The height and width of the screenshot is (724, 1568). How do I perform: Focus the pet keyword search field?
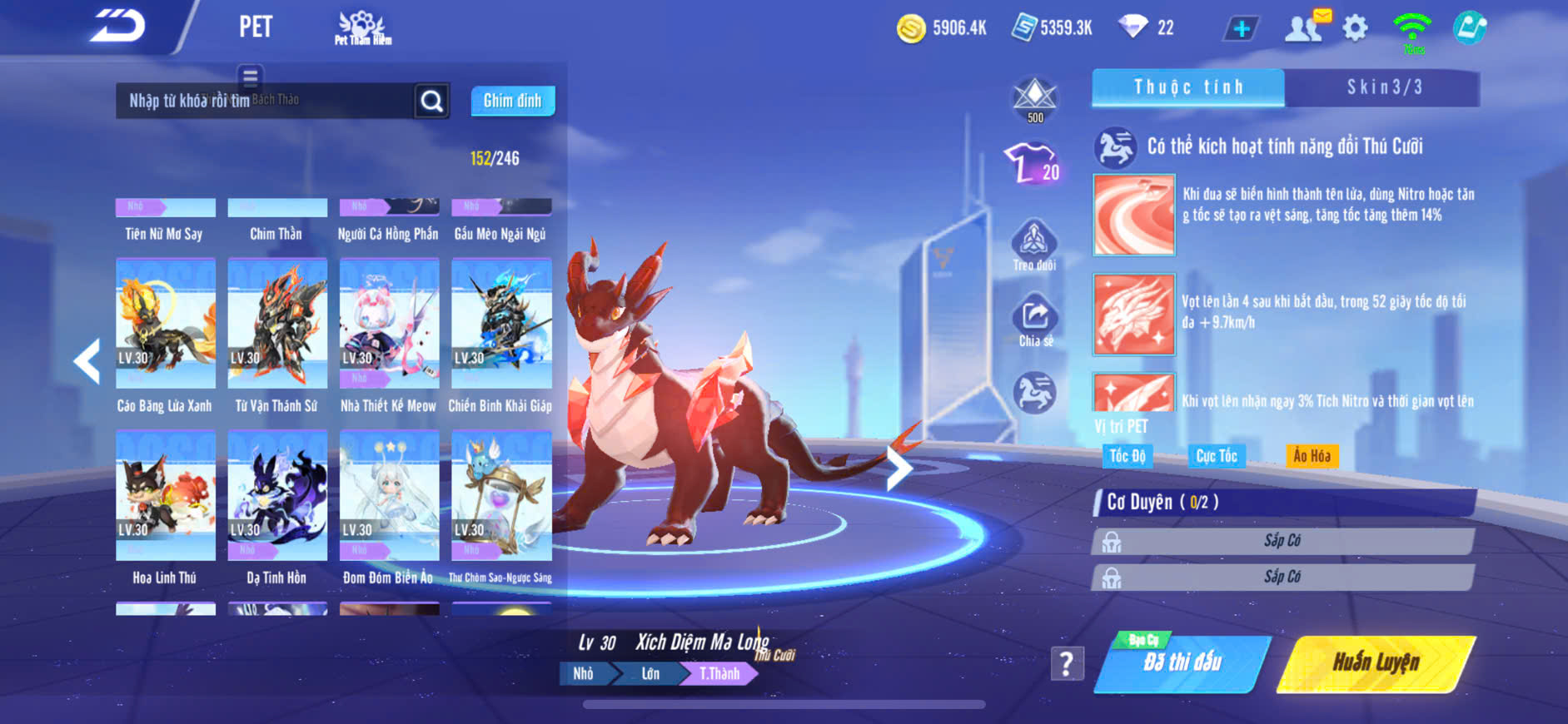(x=265, y=101)
